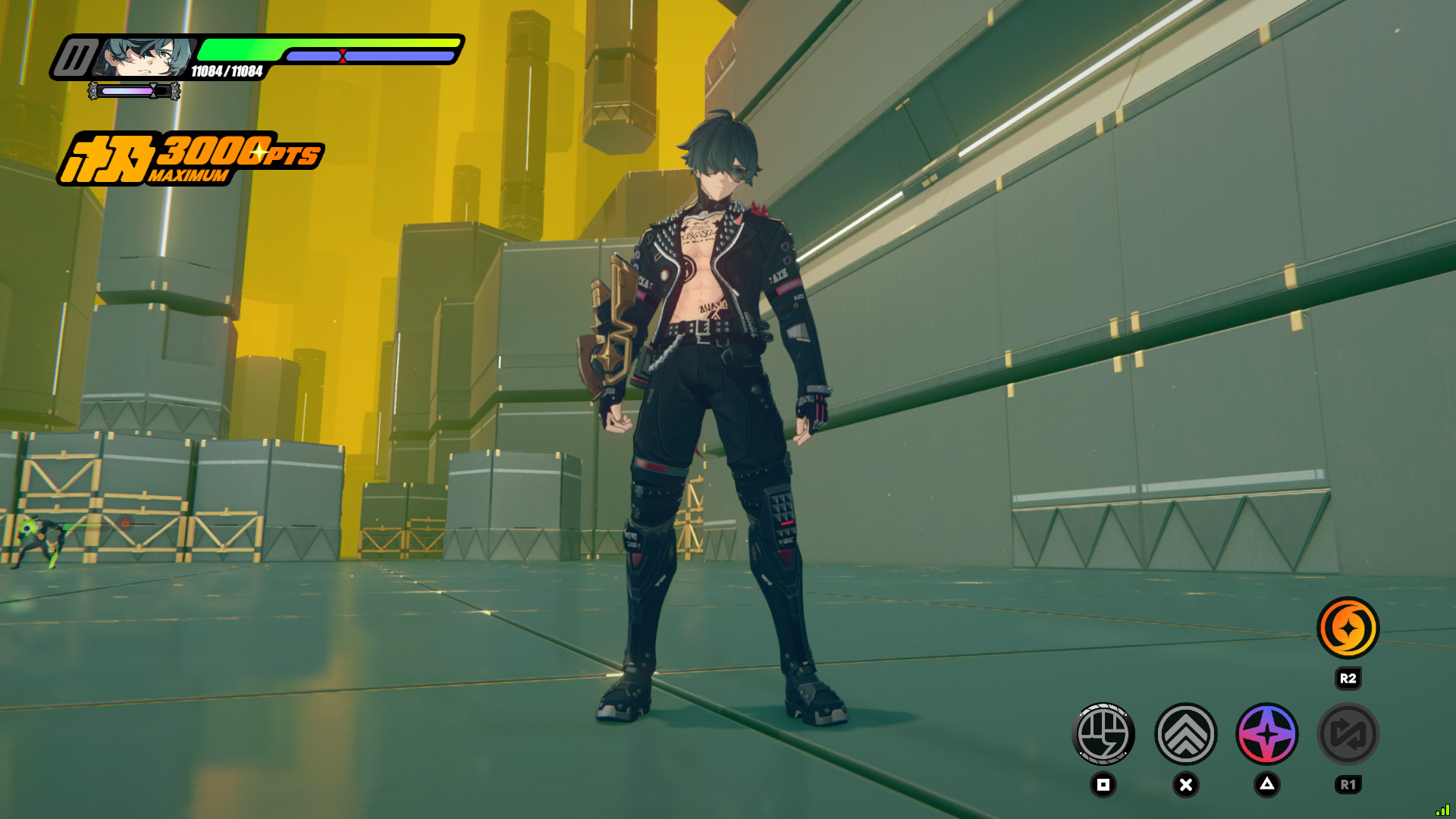
Task: Pause the game with the top-left pause button
Action: (74, 58)
